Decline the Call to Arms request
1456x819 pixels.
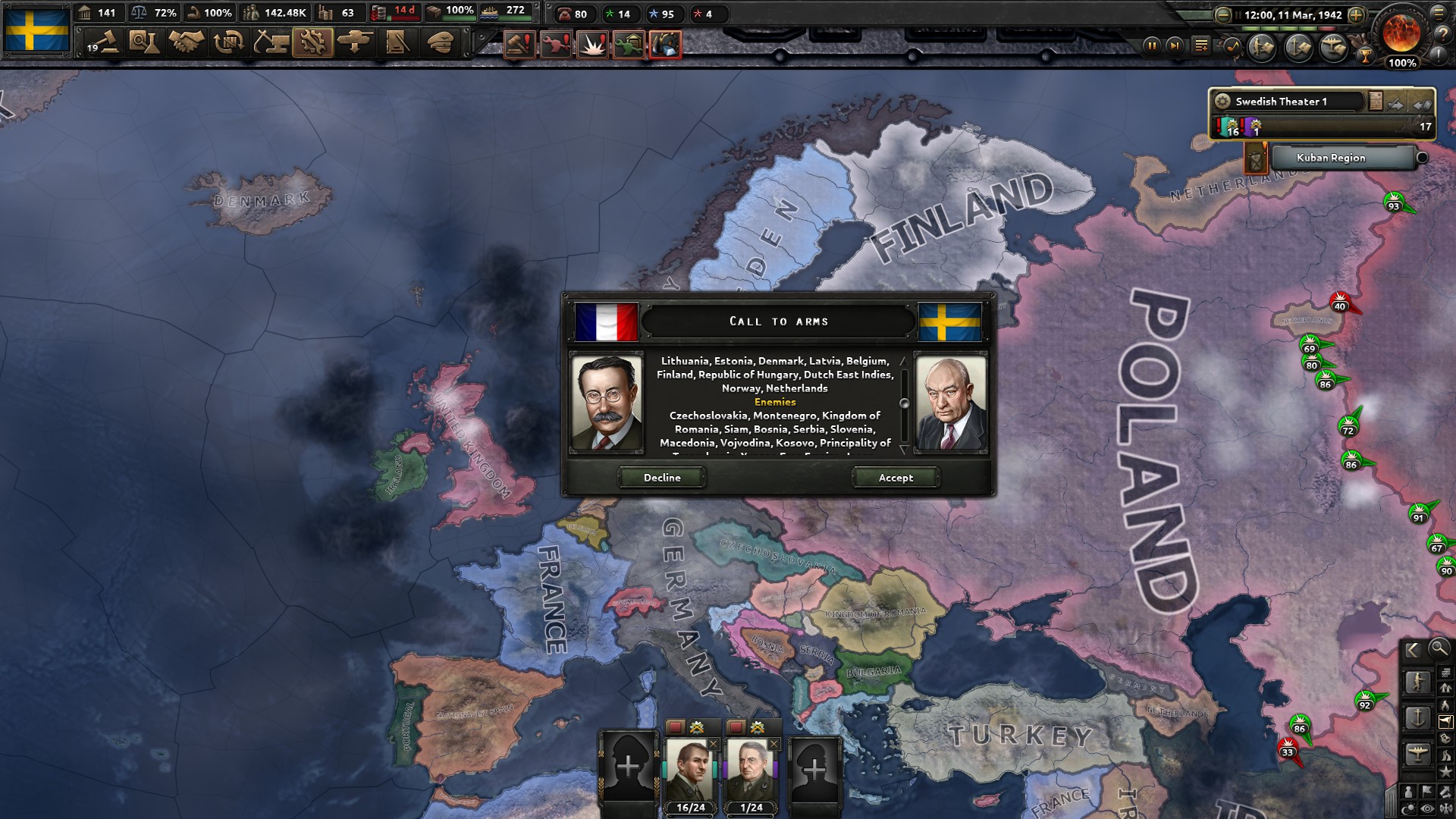coord(661,478)
